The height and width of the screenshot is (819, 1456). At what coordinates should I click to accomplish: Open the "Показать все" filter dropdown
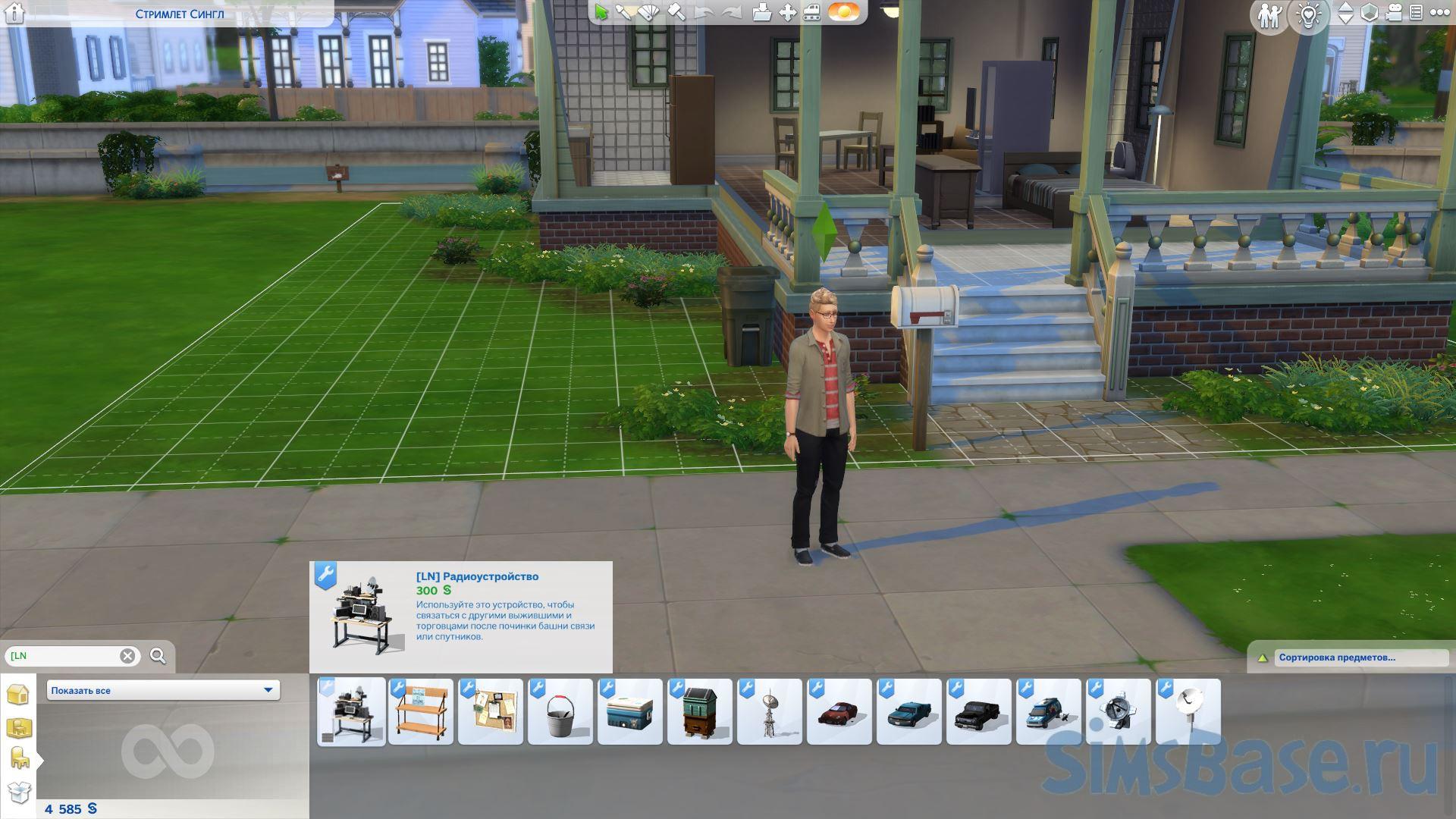163,690
